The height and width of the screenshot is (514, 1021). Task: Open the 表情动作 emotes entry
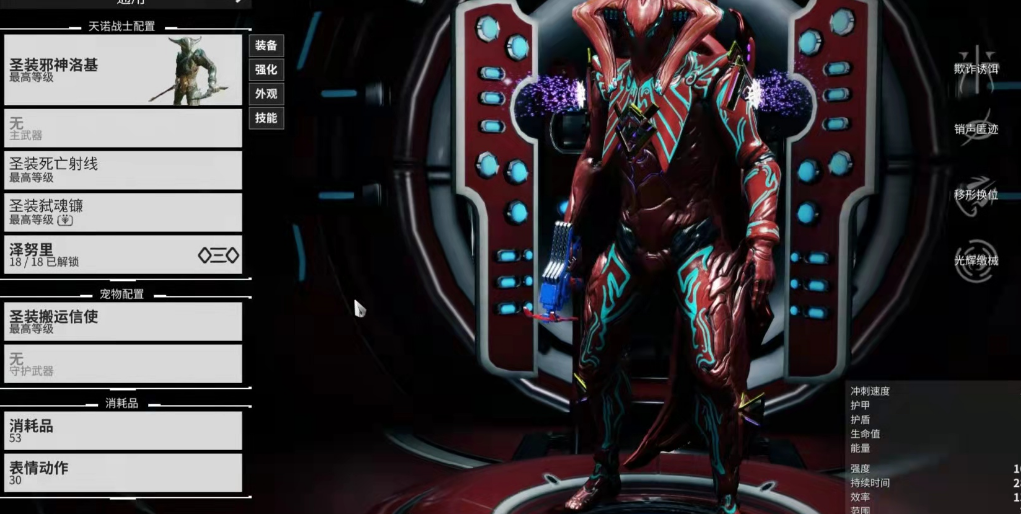click(123, 472)
